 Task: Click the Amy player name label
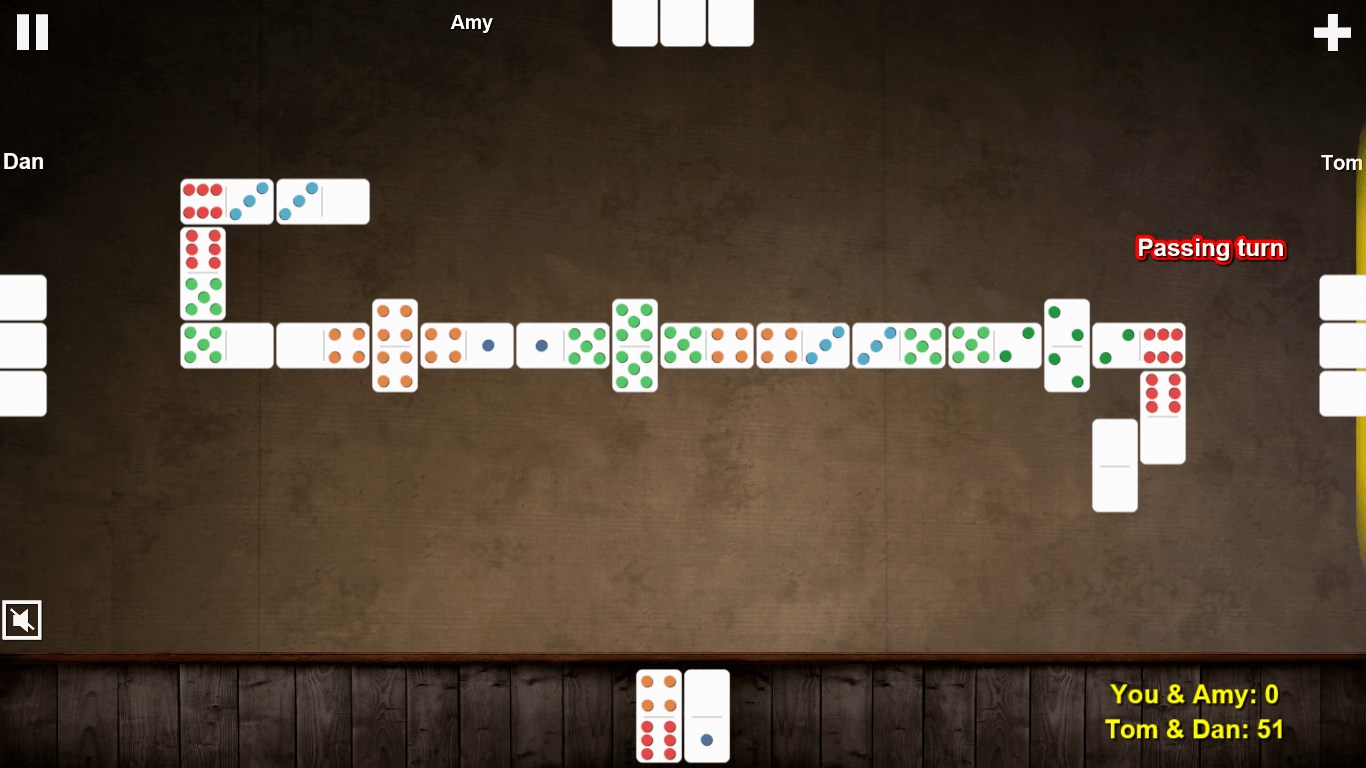click(471, 22)
